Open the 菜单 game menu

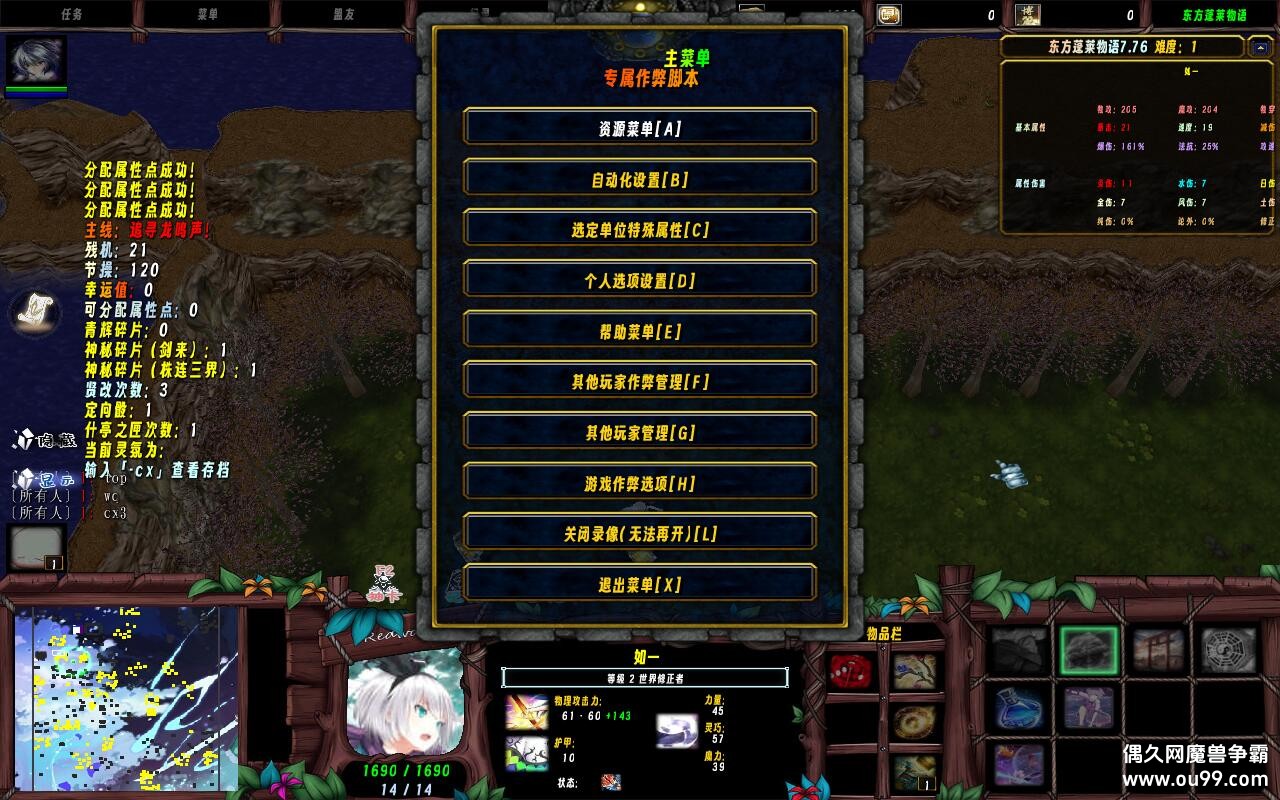pos(210,13)
